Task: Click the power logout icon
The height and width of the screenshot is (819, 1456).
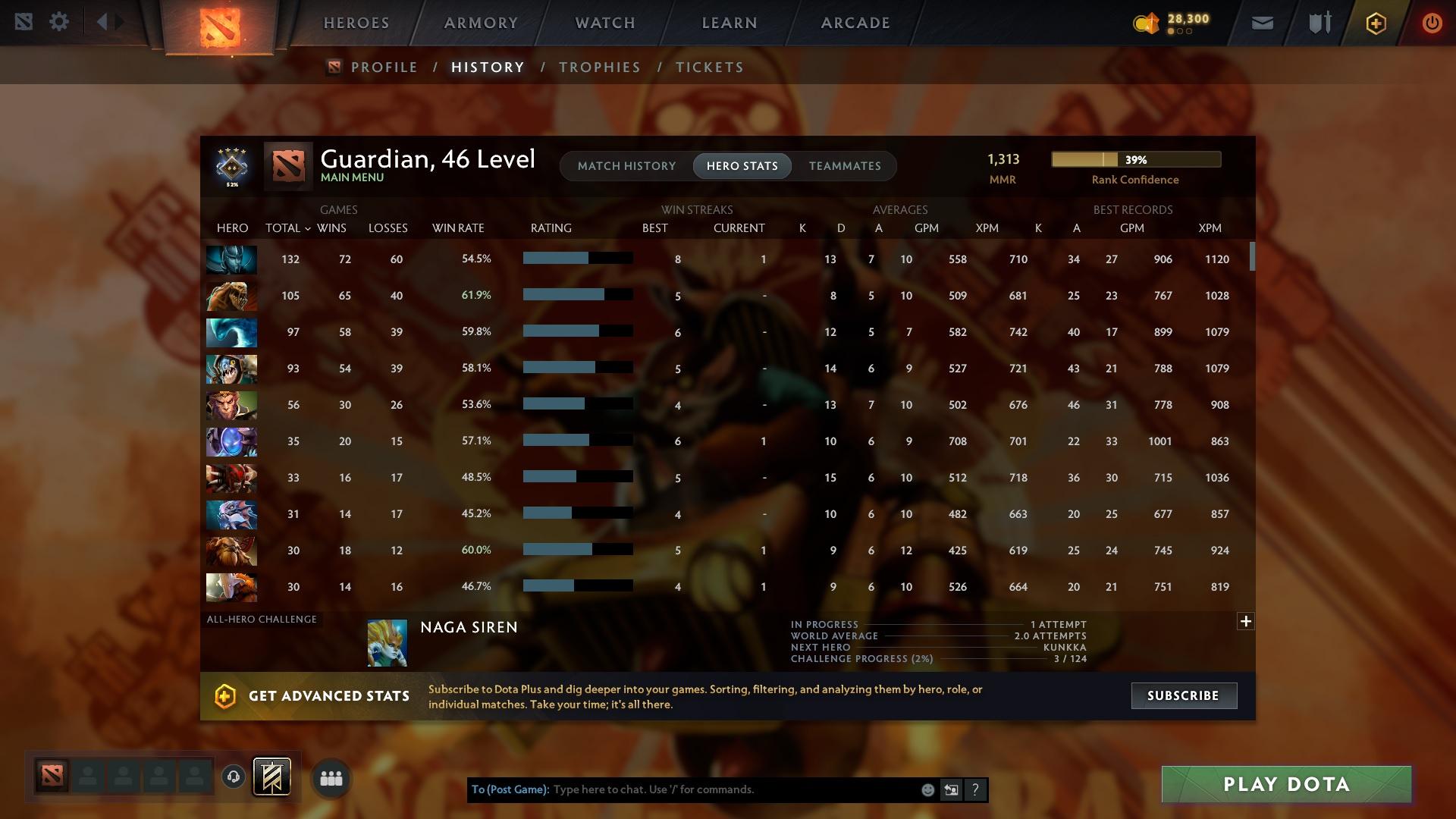Action: pyautogui.click(x=1431, y=22)
